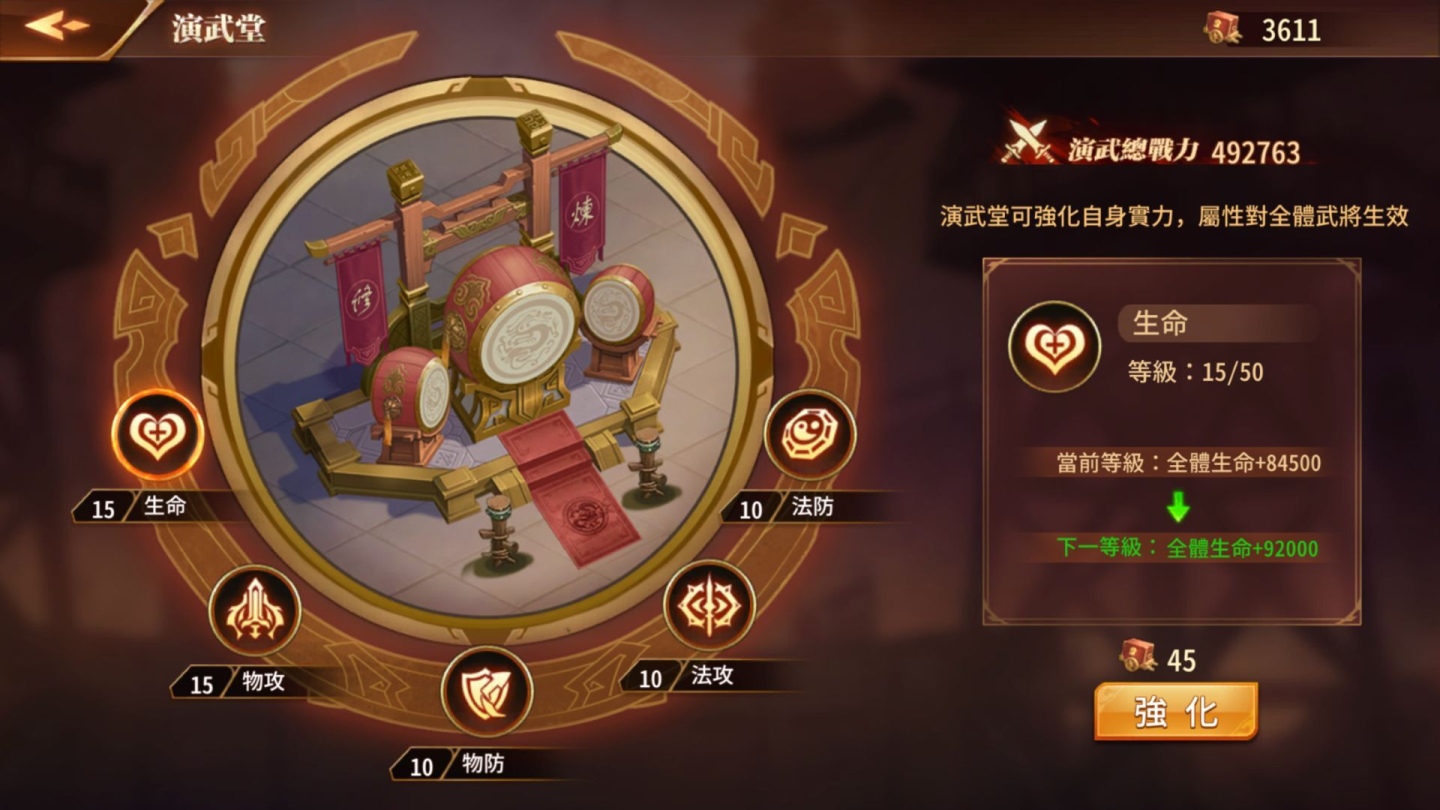Click the heart icon in the detail panel
The image size is (1440, 810).
pyautogui.click(x=1055, y=345)
